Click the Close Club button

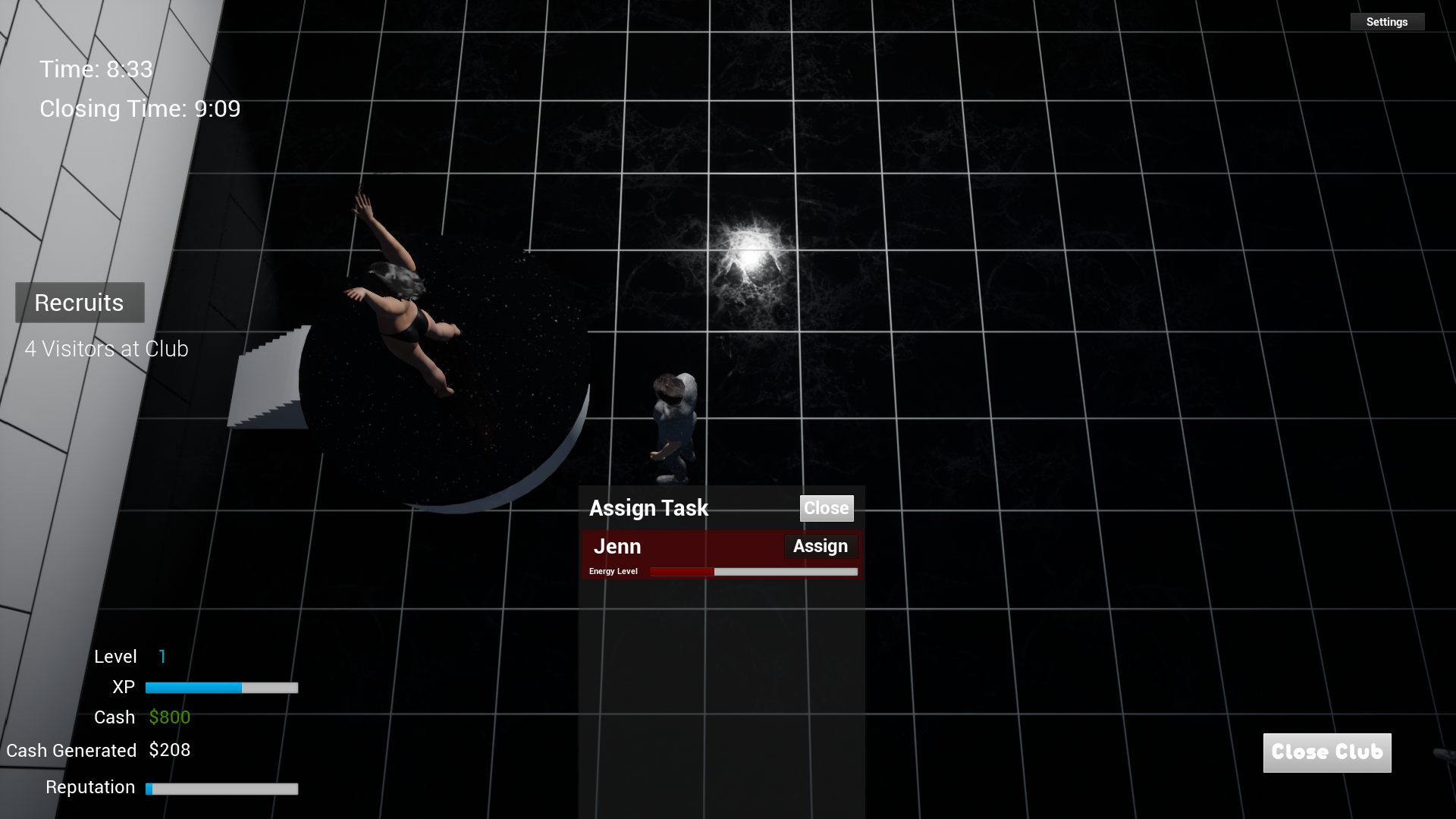tap(1326, 752)
